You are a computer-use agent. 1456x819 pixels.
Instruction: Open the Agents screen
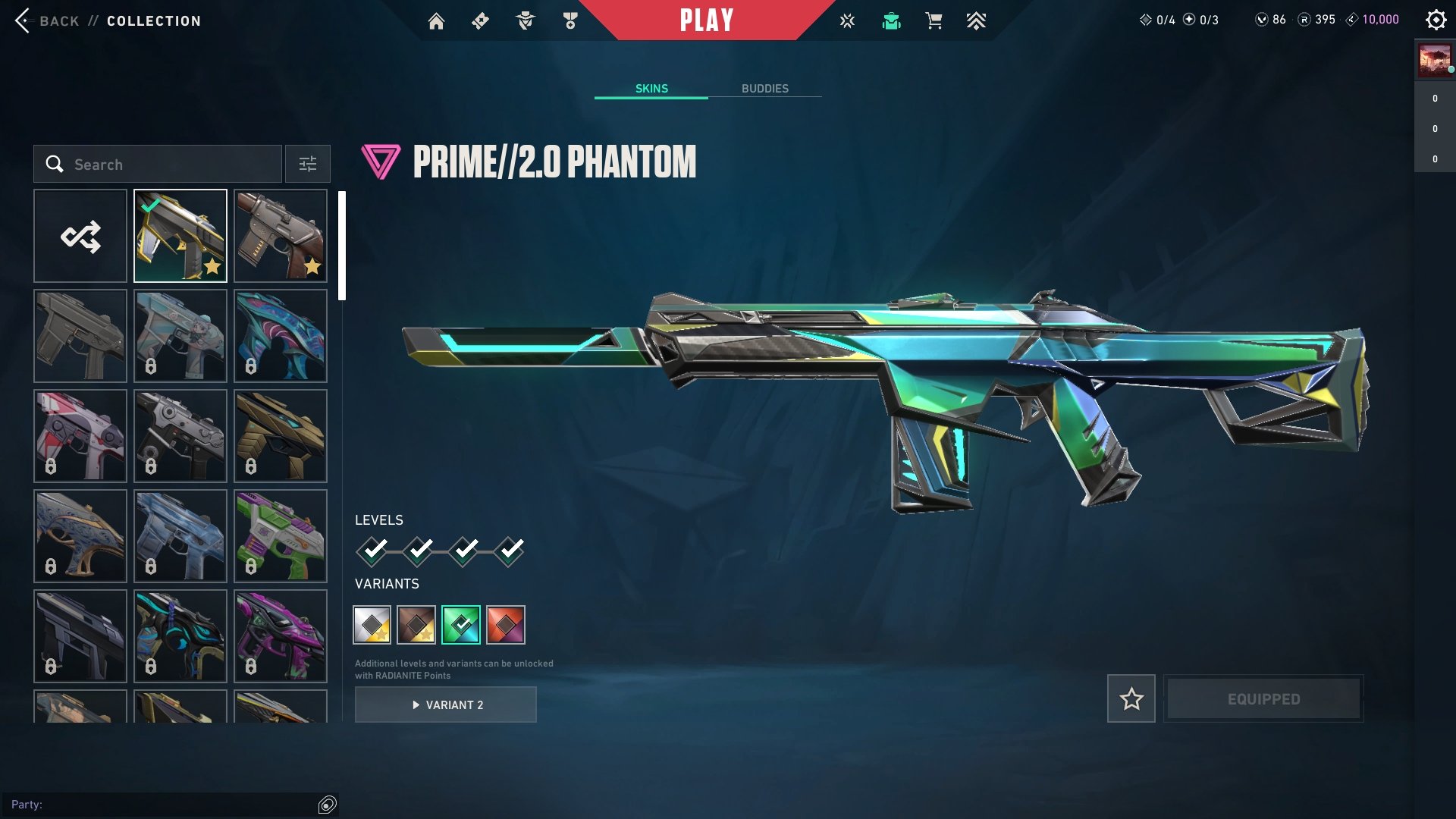524,20
